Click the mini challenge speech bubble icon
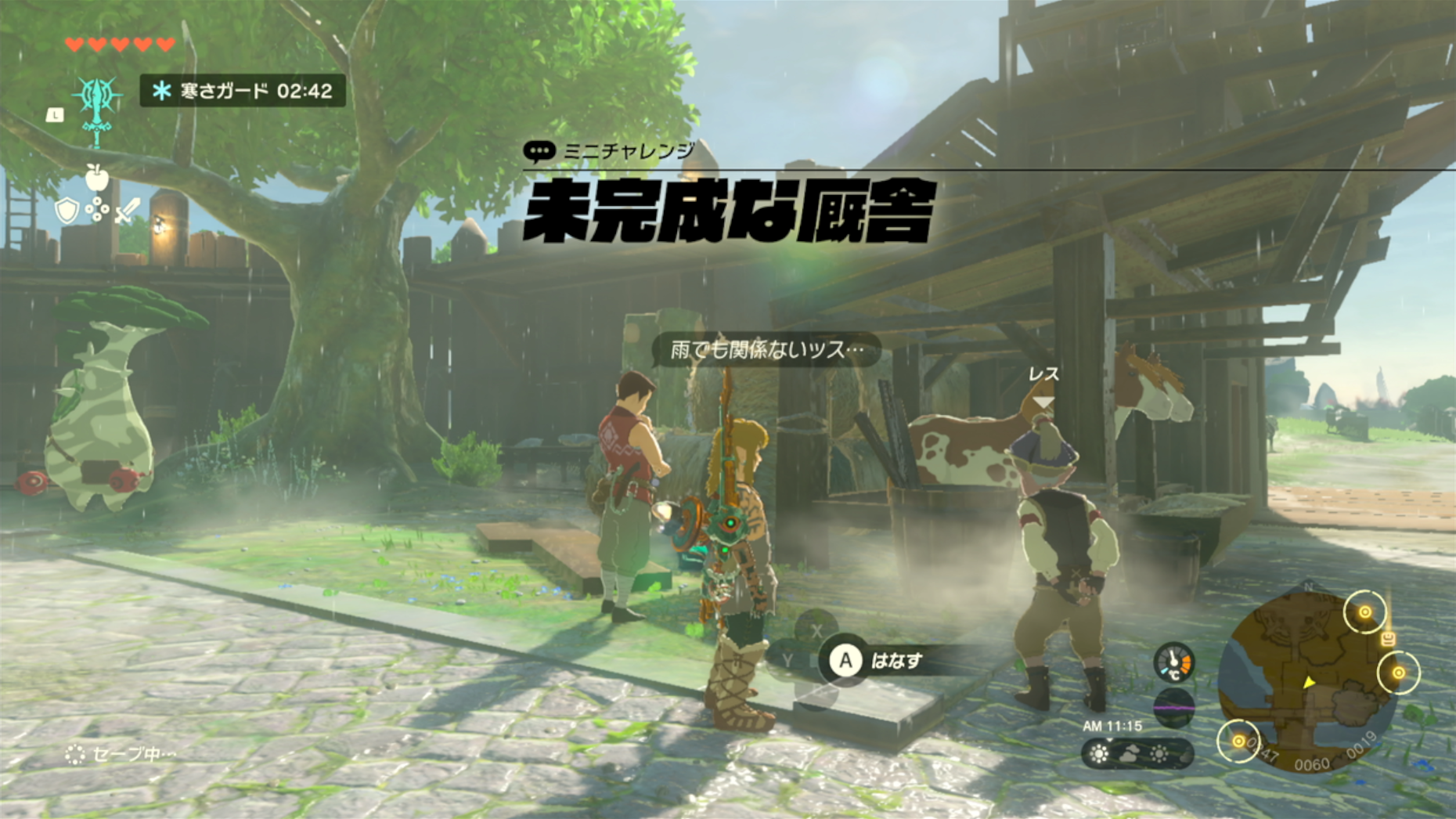Screen dimensions: 1456x819 coord(539,150)
